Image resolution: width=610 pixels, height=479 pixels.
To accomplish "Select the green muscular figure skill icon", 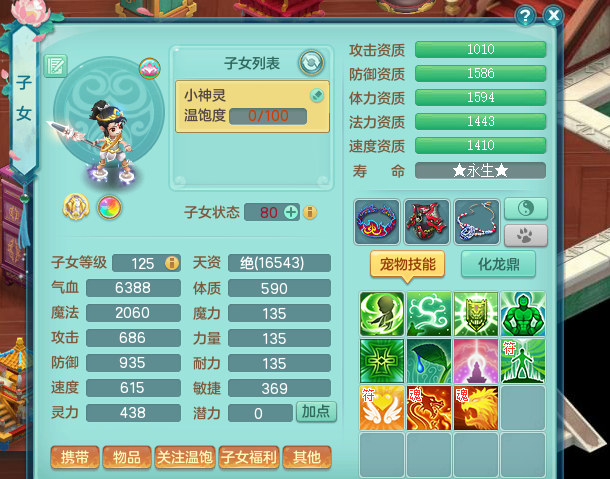I will point(523,314).
